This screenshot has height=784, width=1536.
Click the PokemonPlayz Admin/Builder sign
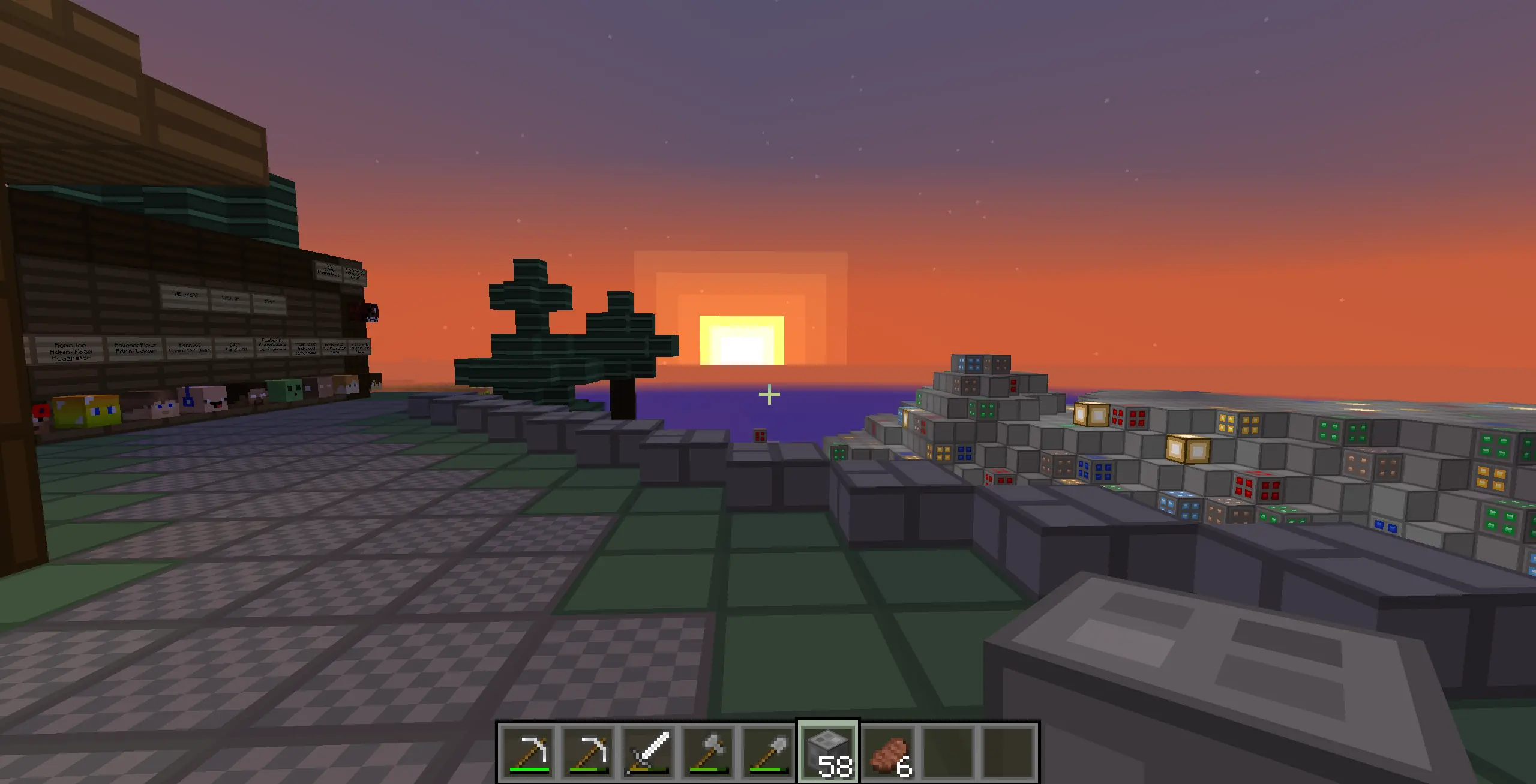(136, 348)
